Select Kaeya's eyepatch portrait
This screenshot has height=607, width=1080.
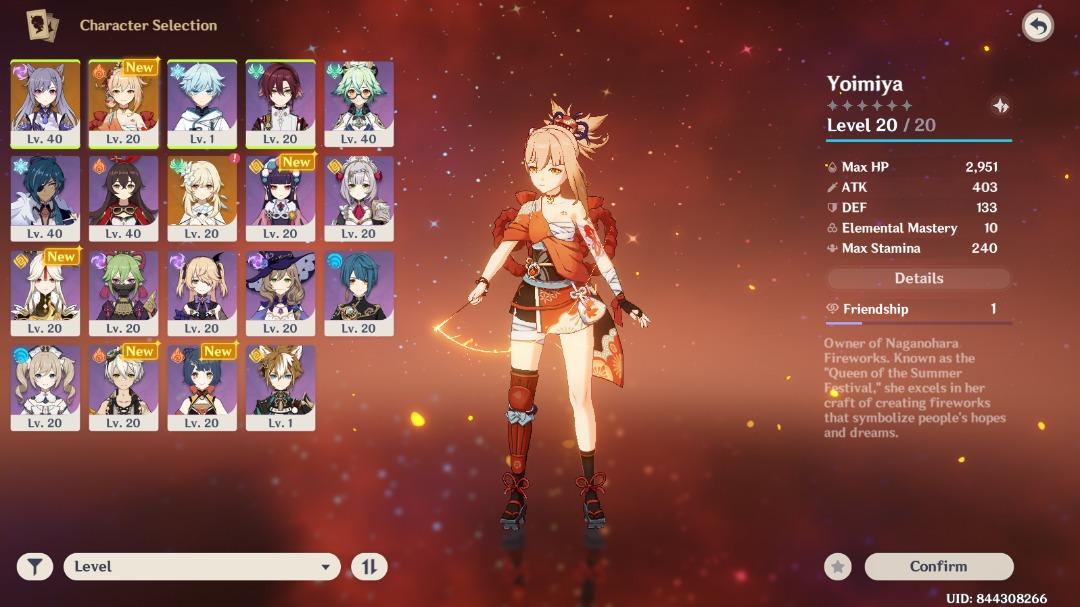pos(45,198)
